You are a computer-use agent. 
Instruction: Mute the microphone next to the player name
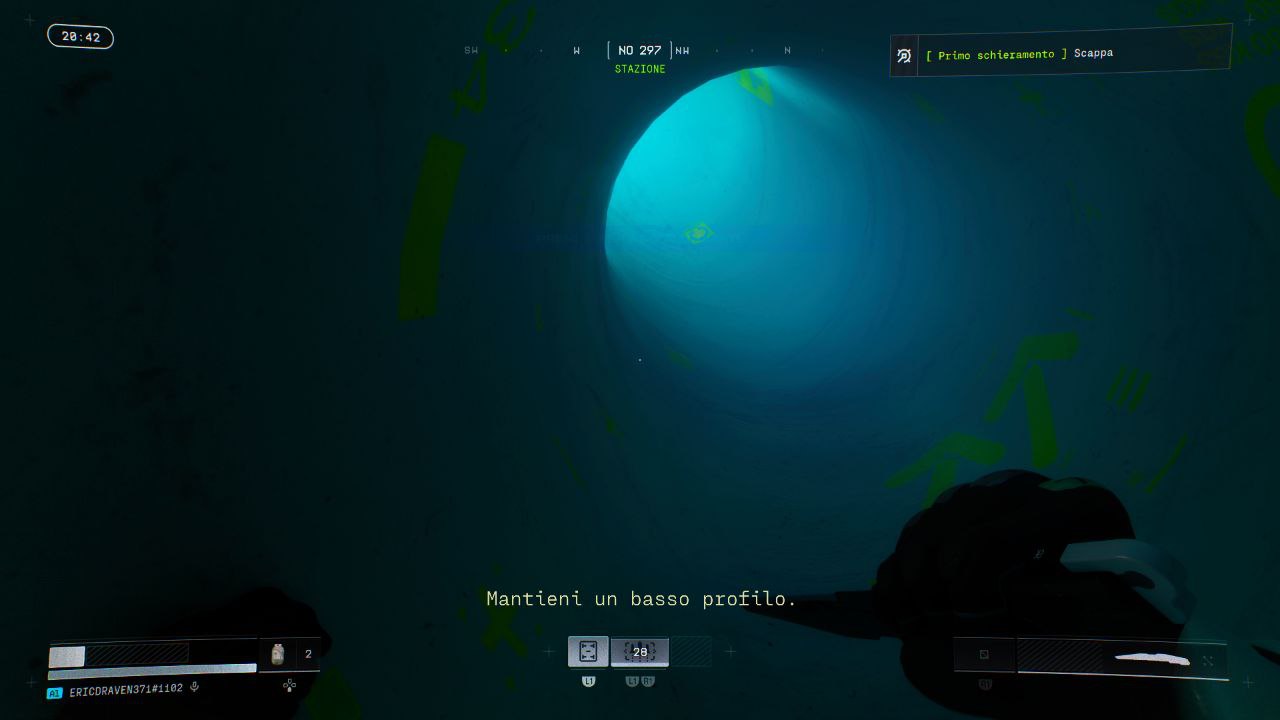pyautogui.click(x=194, y=687)
